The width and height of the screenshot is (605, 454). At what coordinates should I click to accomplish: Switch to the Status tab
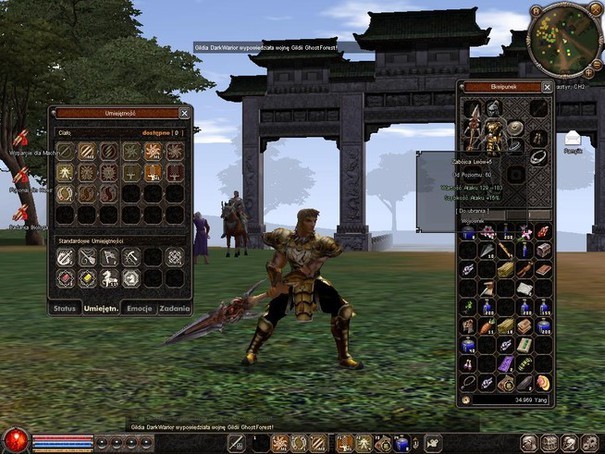[x=65, y=308]
